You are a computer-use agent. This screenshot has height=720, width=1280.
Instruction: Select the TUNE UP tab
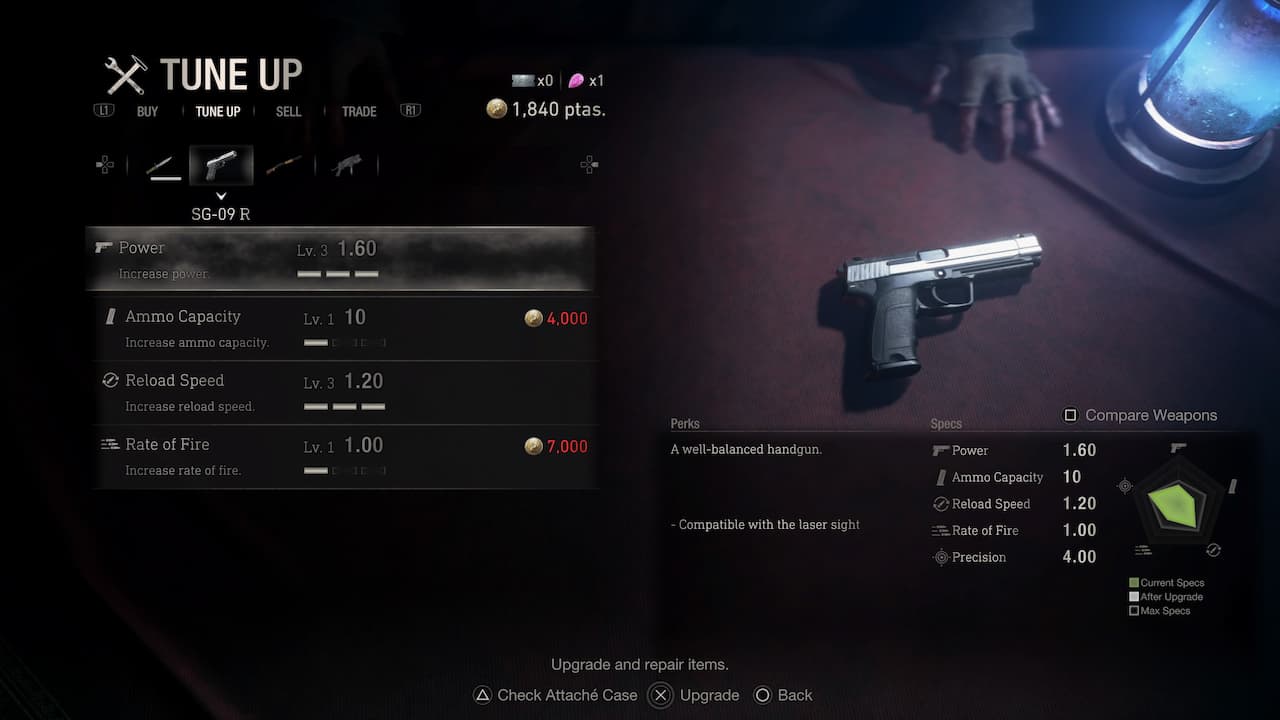pyautogui.click(x=218, y=111)
